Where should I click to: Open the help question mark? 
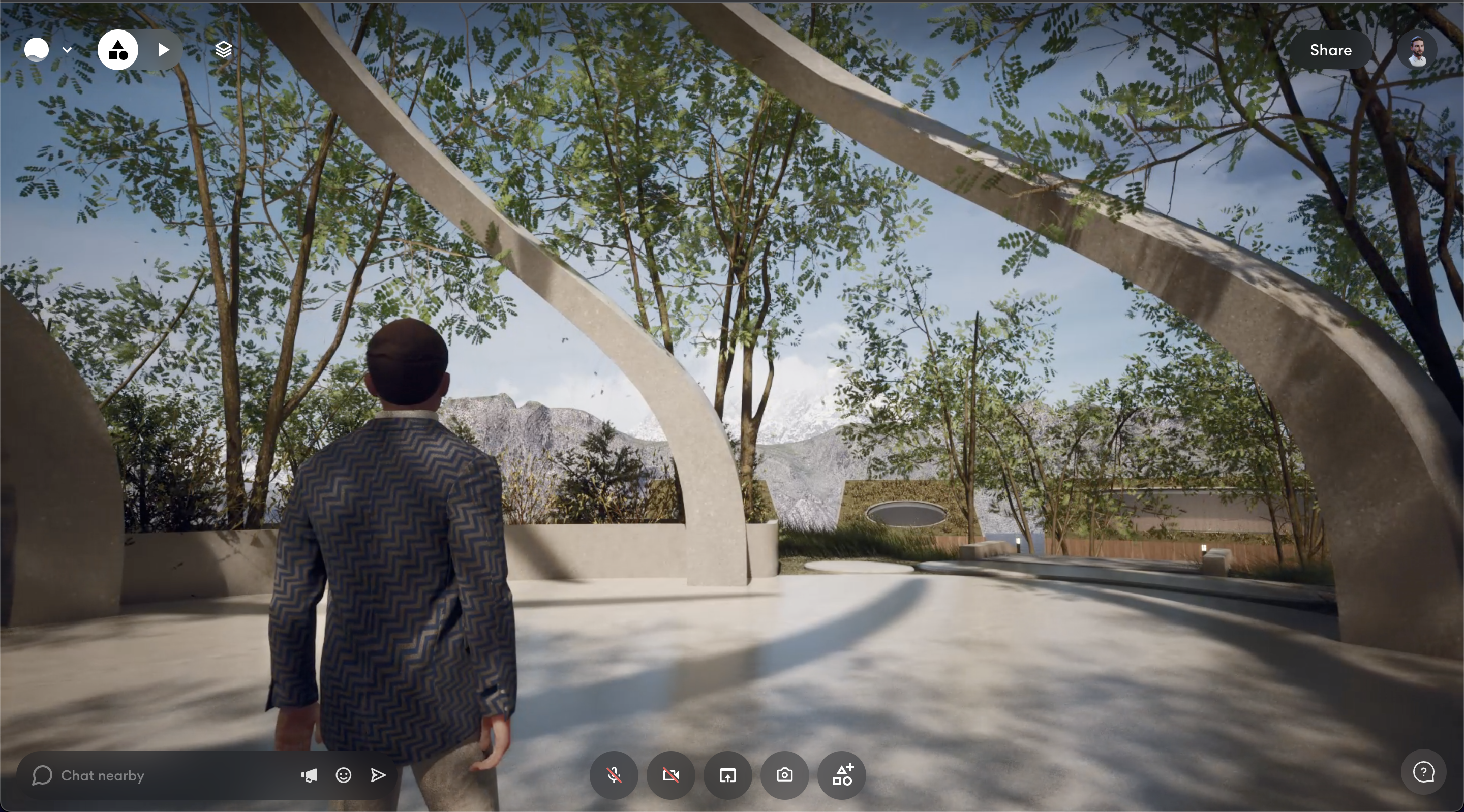pos(1423,773)
